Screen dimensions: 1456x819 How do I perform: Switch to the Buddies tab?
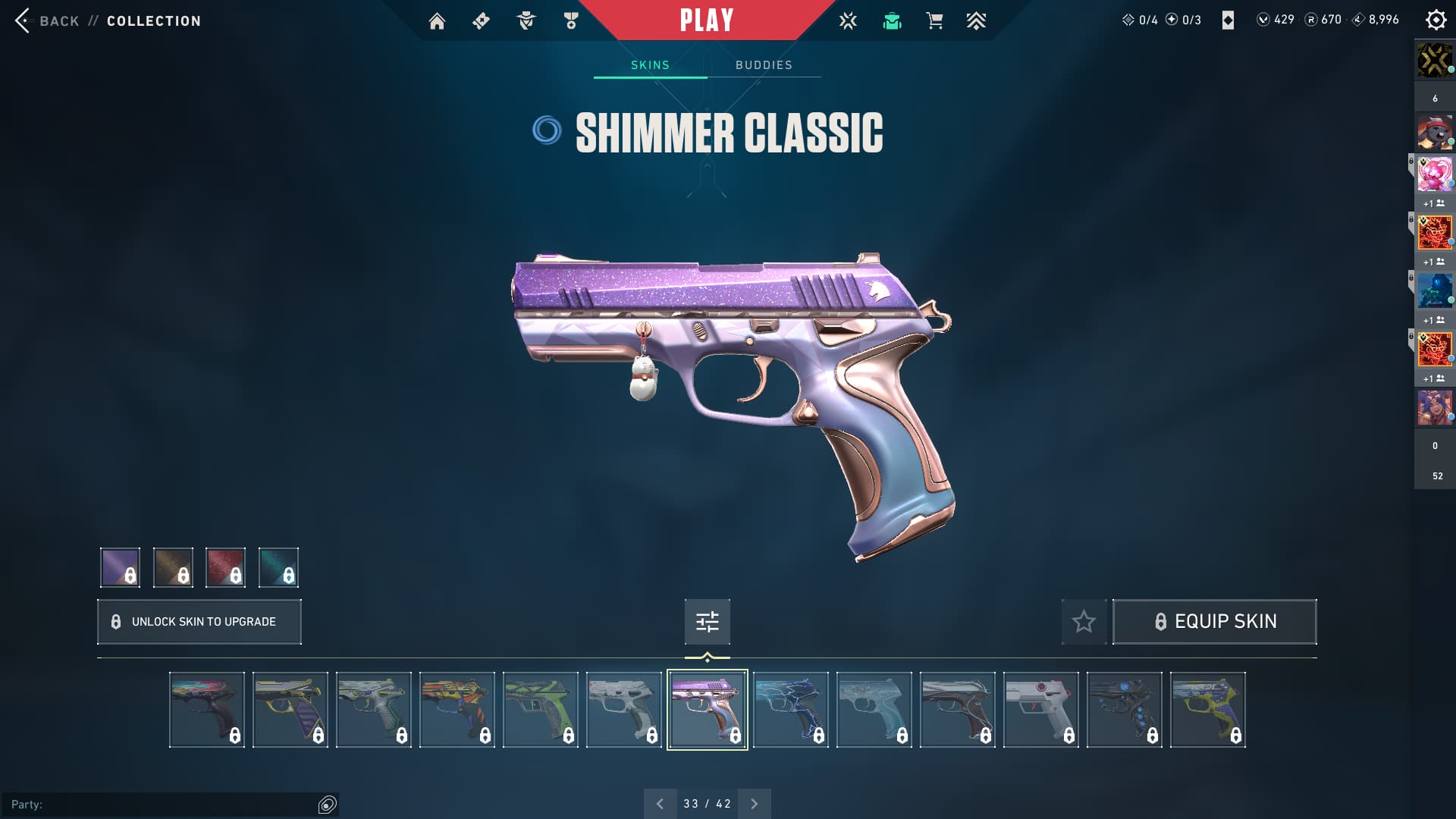pos(764,65)
